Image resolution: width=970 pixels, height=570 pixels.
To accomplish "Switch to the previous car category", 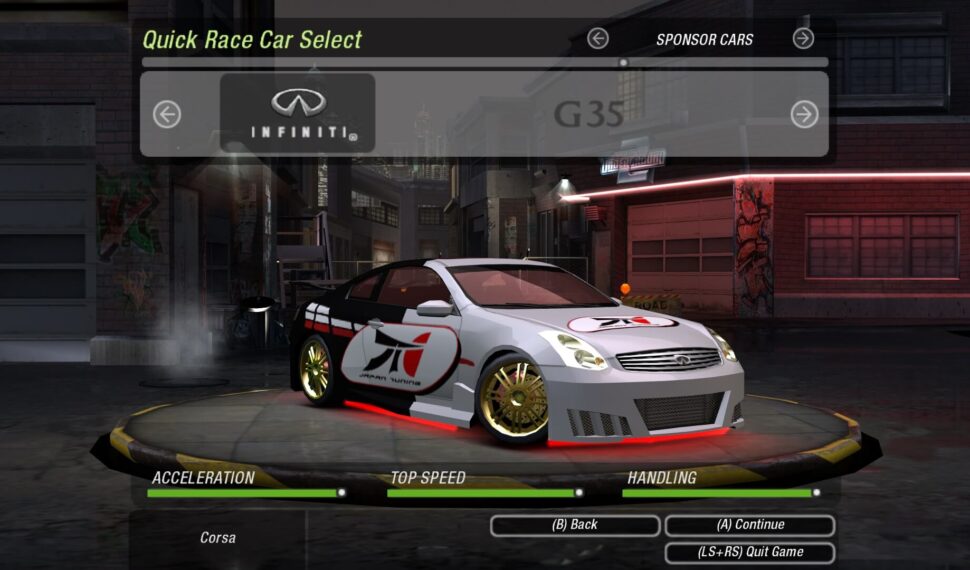I will pyautogui.click(x=598, y=39).
